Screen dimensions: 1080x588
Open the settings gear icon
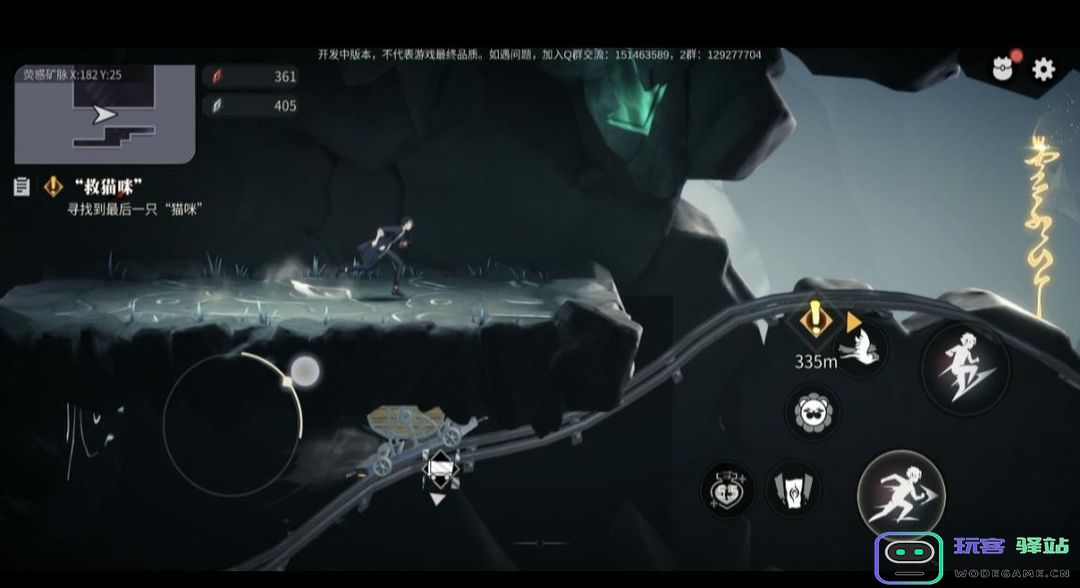tap(1043, 68)
